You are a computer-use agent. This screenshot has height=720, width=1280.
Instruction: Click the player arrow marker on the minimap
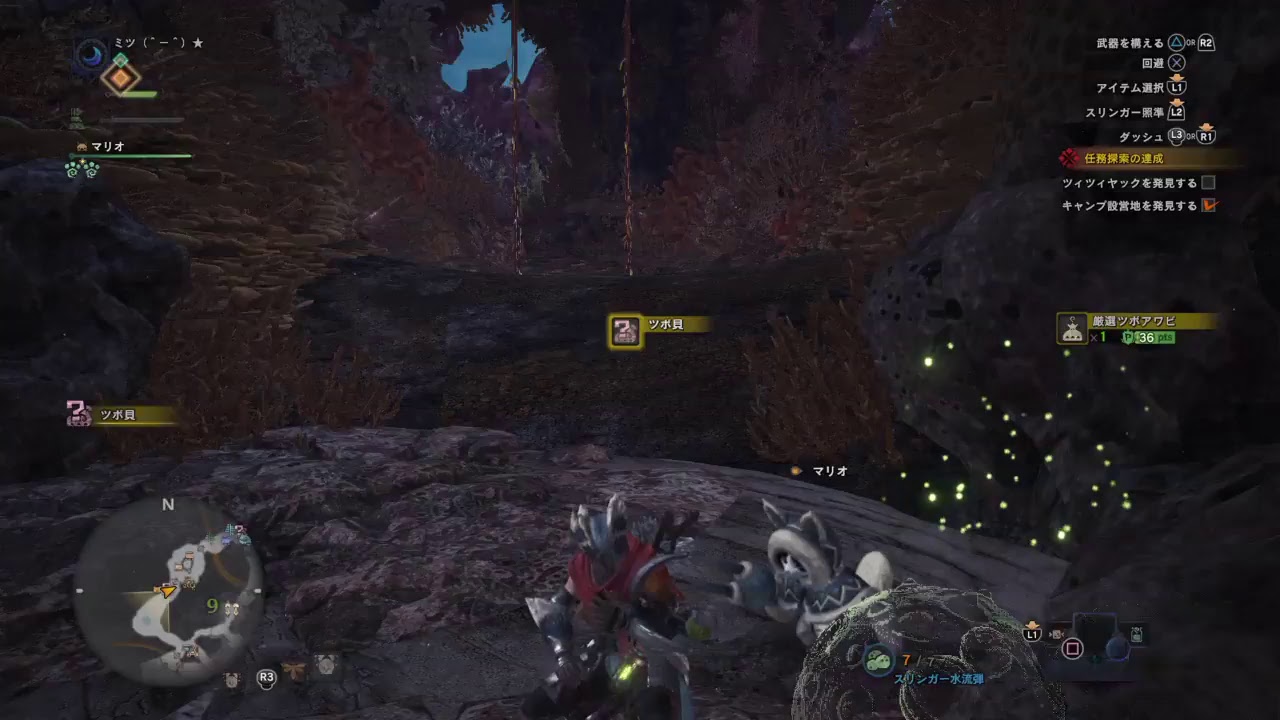coord(167,591)
